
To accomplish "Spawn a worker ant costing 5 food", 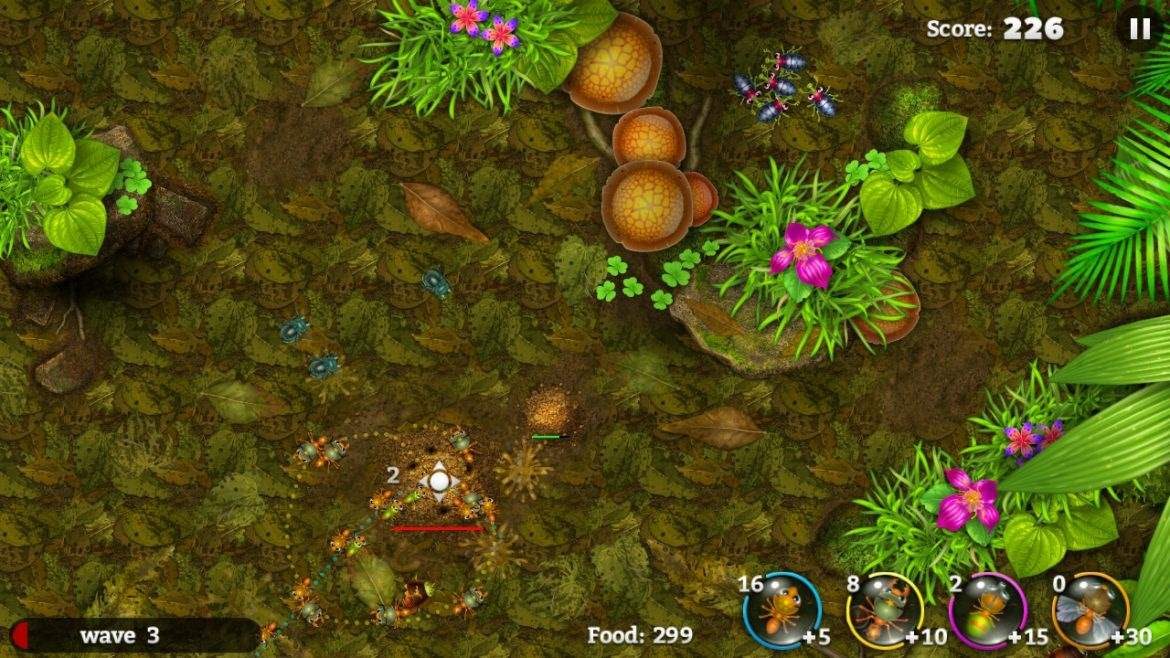I will click(x=782, y=610).
